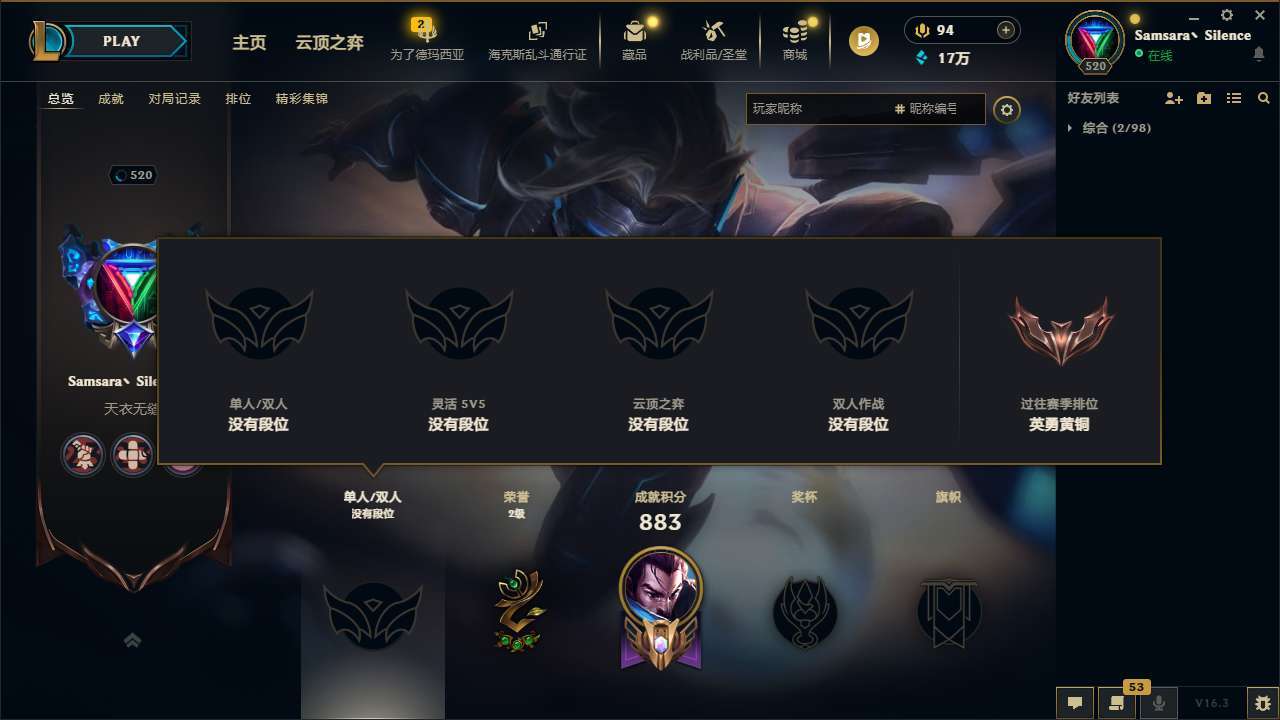Collapse the profile banner with the chevron arrow
The width and height of the screenshot is (1280, 720).
[133, 640]
